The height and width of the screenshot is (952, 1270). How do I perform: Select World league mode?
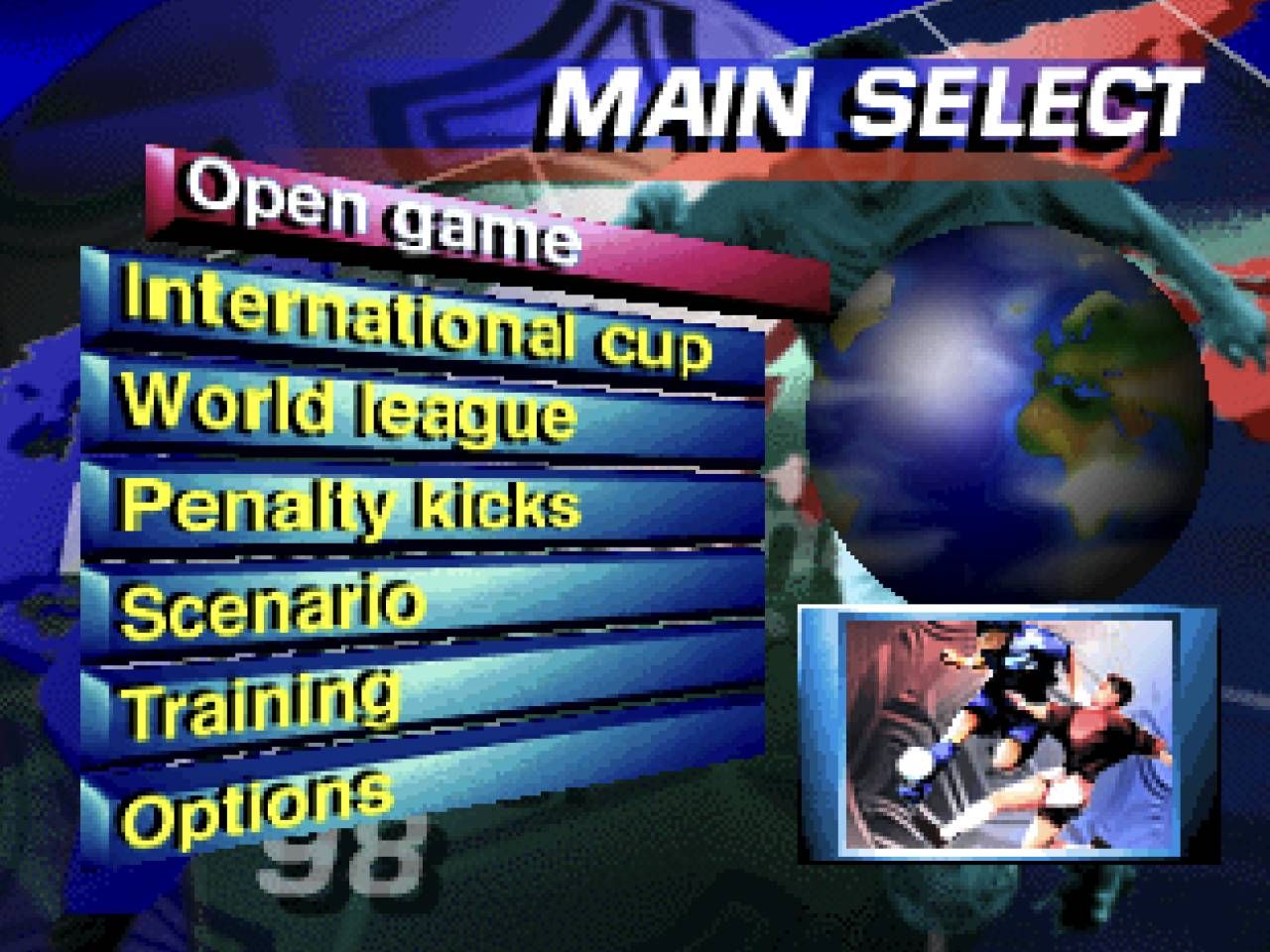[347, 412]
